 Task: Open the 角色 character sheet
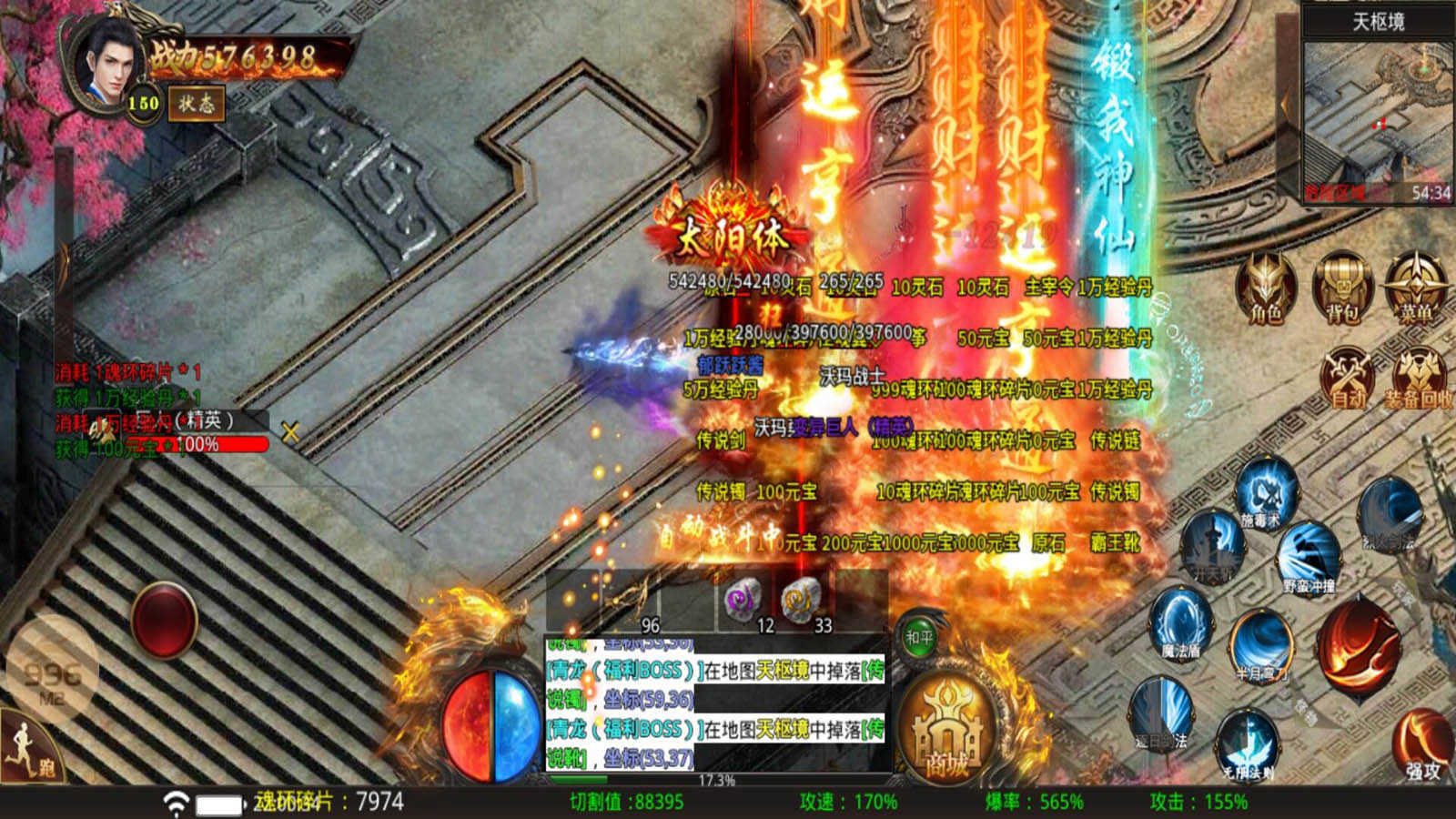(1266, 288)
